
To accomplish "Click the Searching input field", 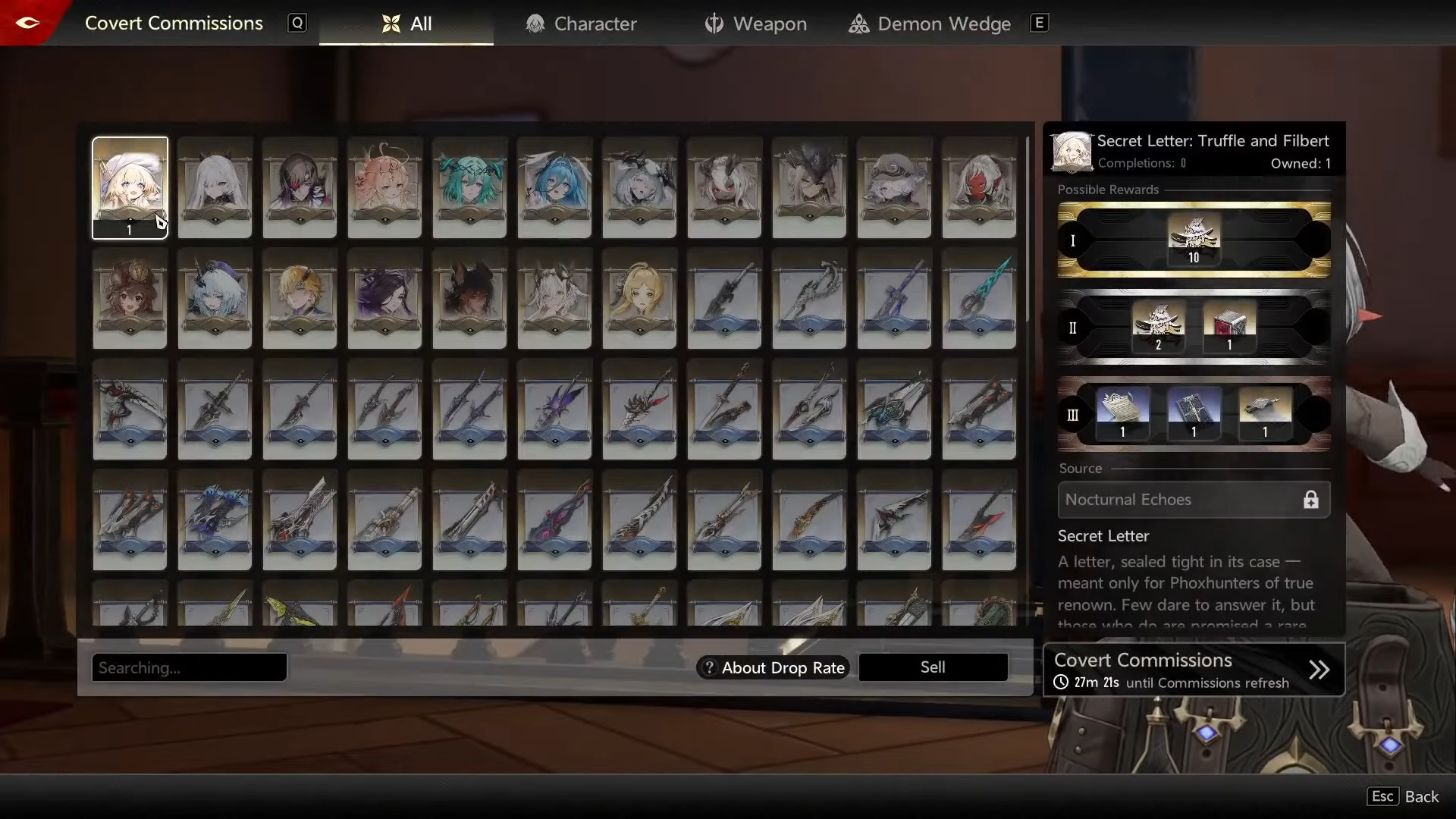I will click(x=189, y=667).
